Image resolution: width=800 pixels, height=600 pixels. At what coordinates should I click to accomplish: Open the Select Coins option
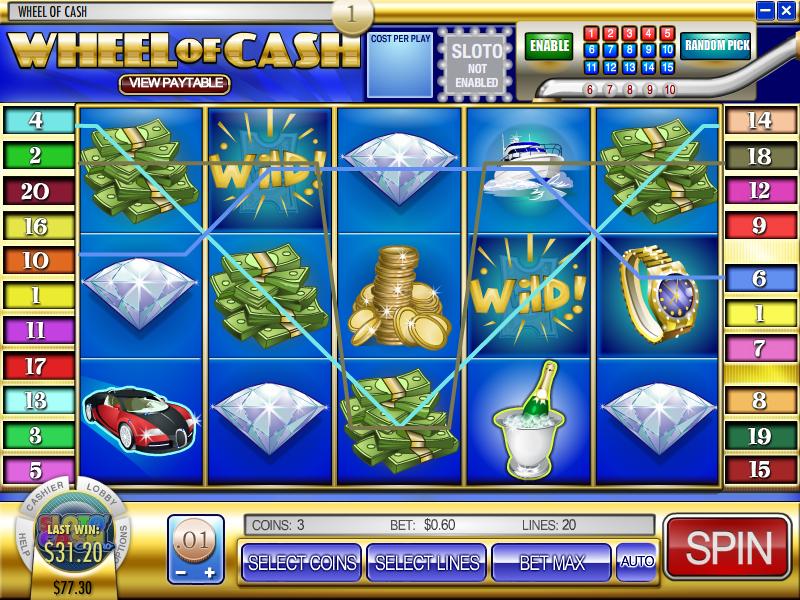pyautogui.click(x=301, y=562)
